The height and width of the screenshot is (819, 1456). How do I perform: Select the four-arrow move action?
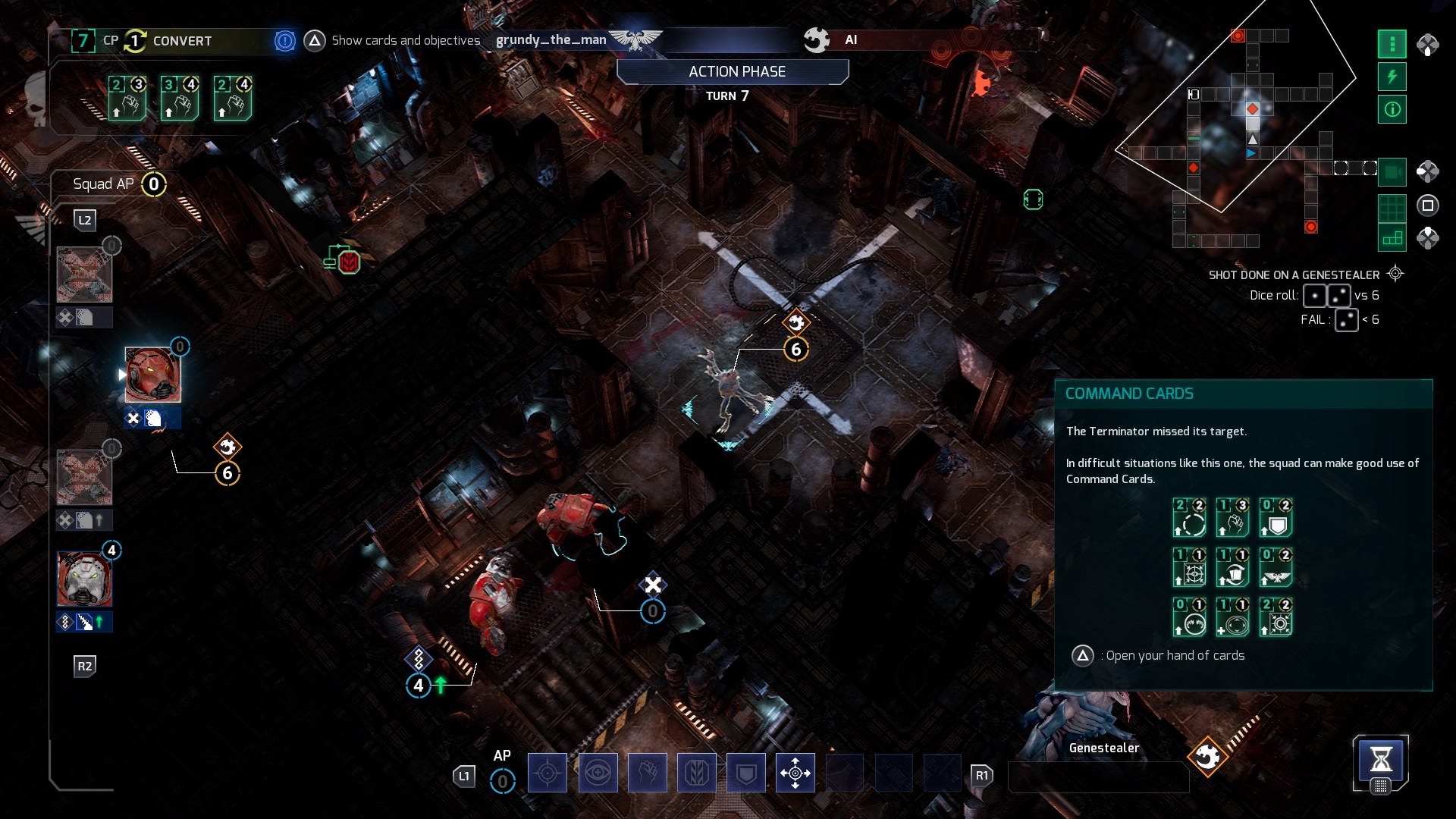795,773
